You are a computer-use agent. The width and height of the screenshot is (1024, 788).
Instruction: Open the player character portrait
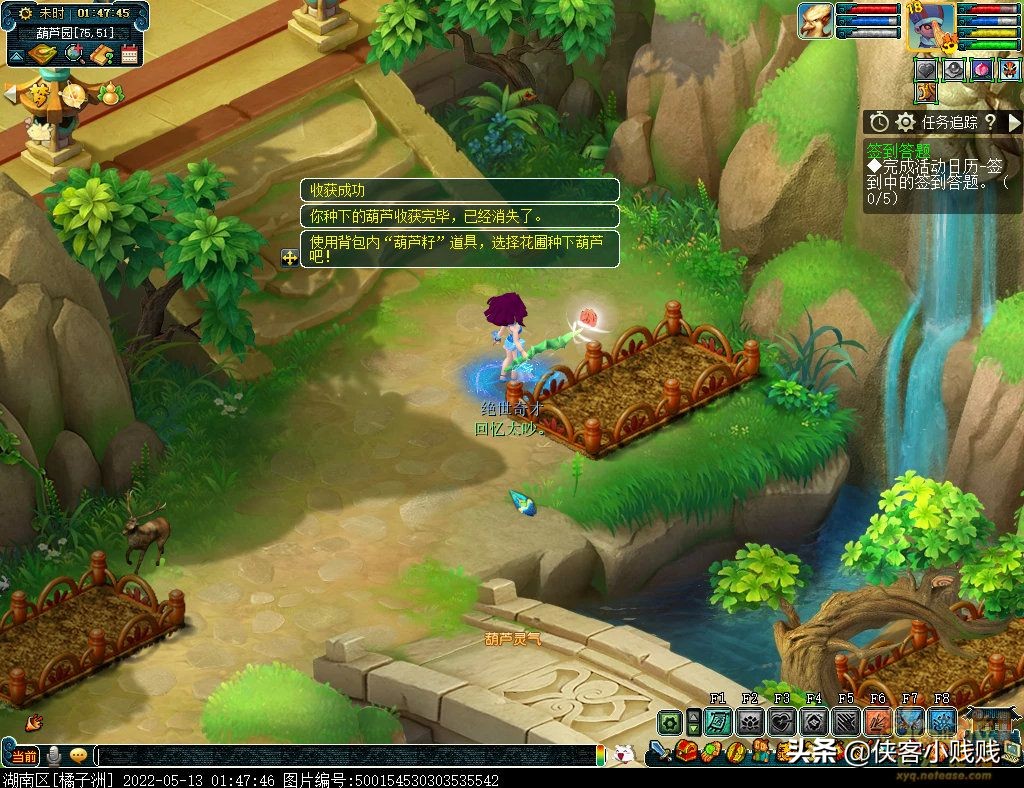[x=929, y=27]
